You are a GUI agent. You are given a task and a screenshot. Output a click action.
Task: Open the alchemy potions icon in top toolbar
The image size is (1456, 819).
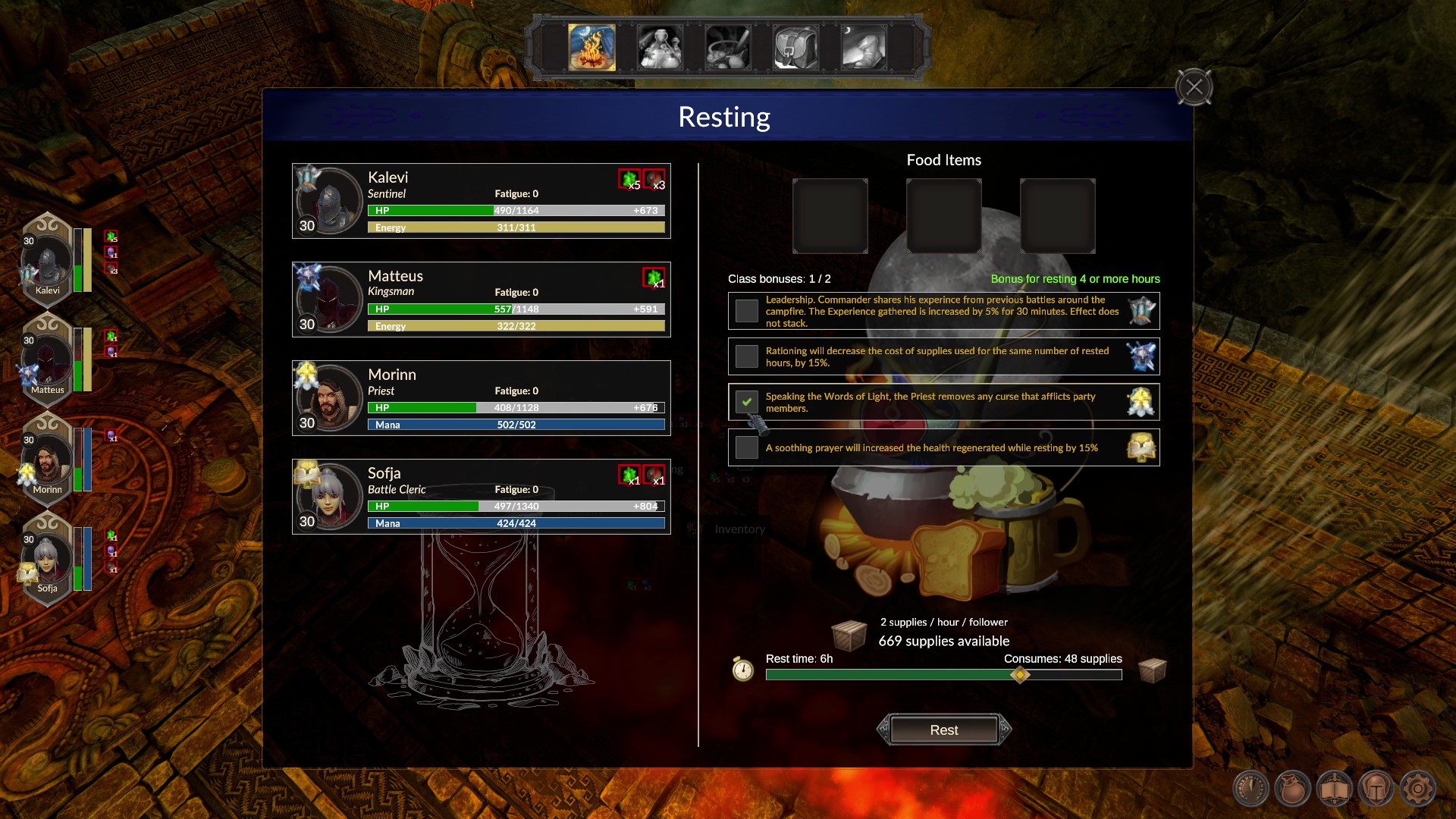[660, 47]
